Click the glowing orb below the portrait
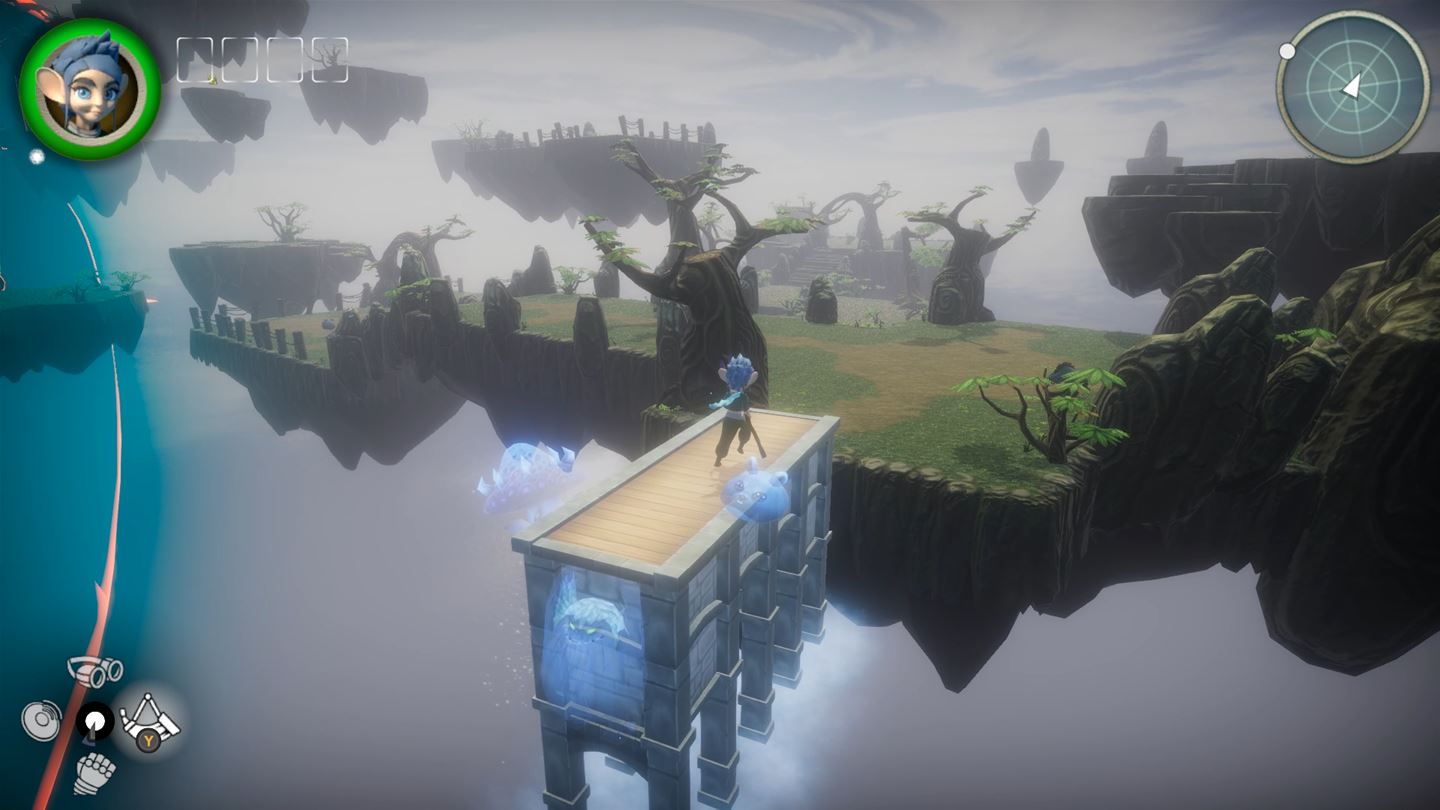The height and width of the screenshot is (810, 1440). pyautogui.click(x=34, y=157)
